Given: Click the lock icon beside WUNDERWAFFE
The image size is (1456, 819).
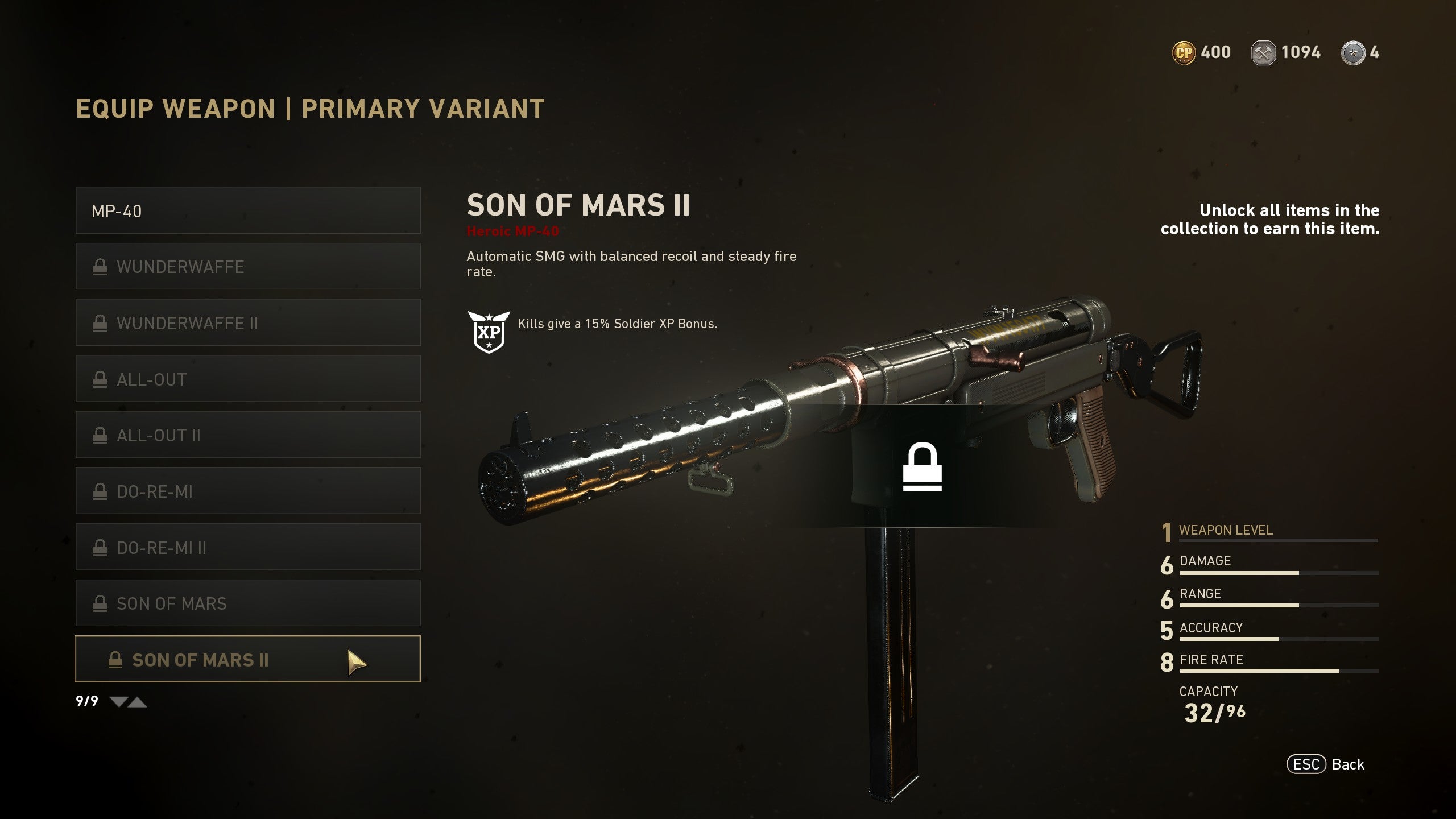Looking at the screenshot, I should pyautogui.click(x=101, y=266).
